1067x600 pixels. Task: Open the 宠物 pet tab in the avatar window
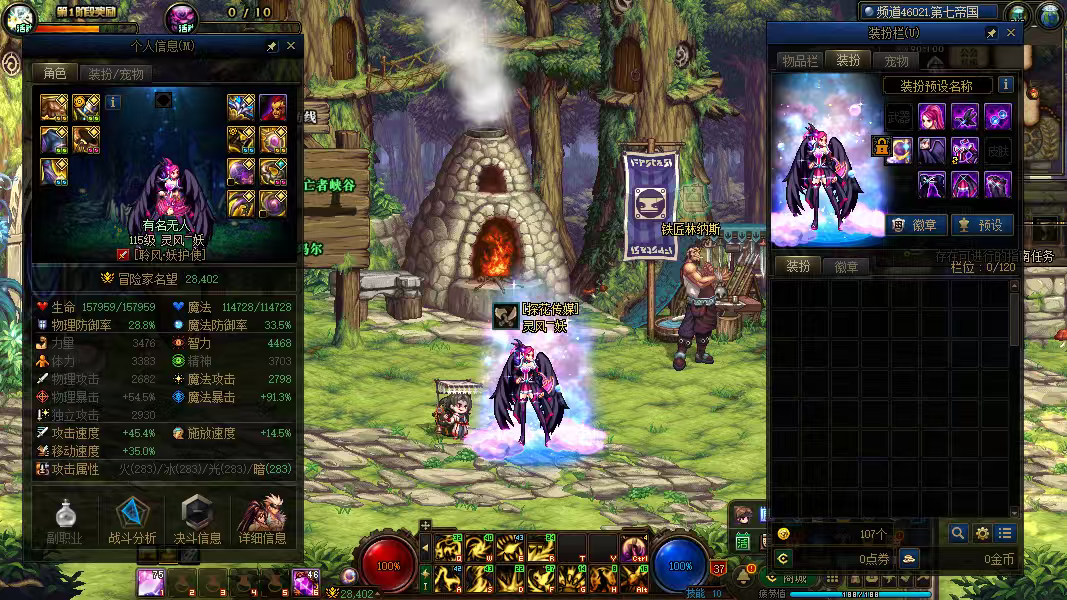point(896,61)
